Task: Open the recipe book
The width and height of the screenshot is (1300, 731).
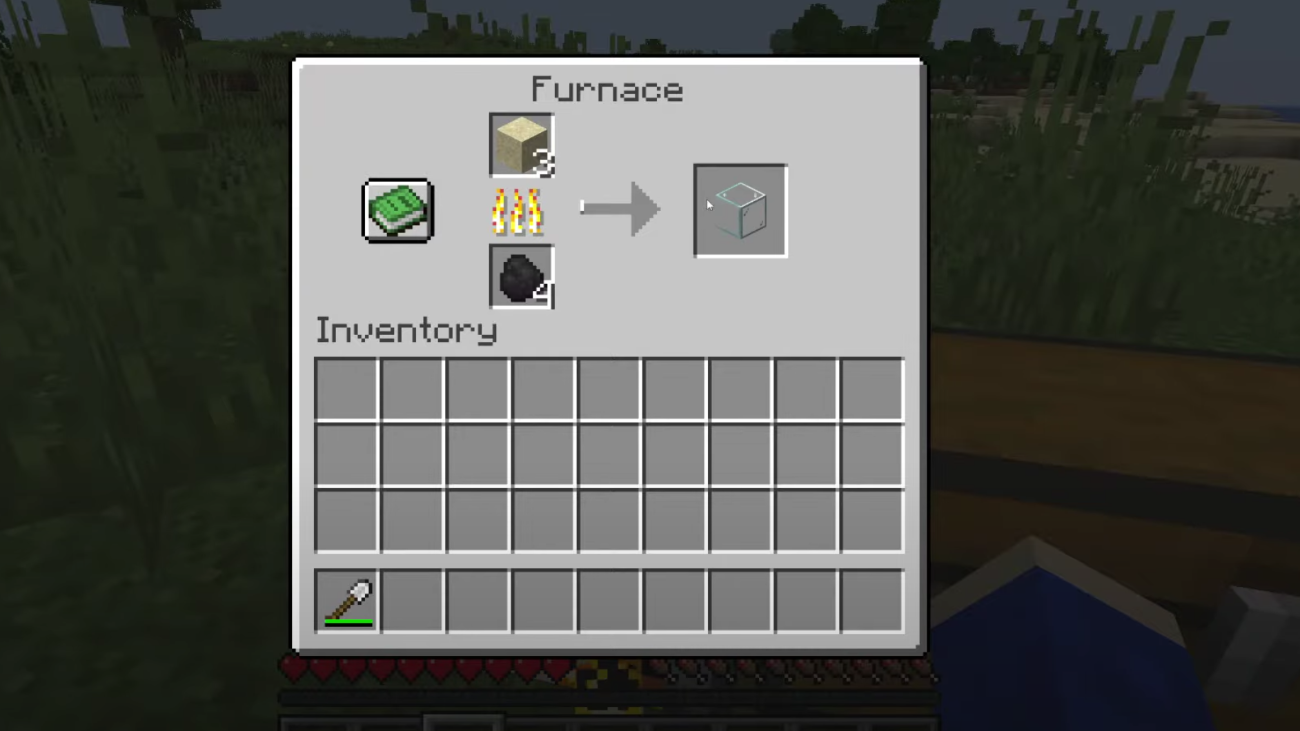Action: coord(397,210)
